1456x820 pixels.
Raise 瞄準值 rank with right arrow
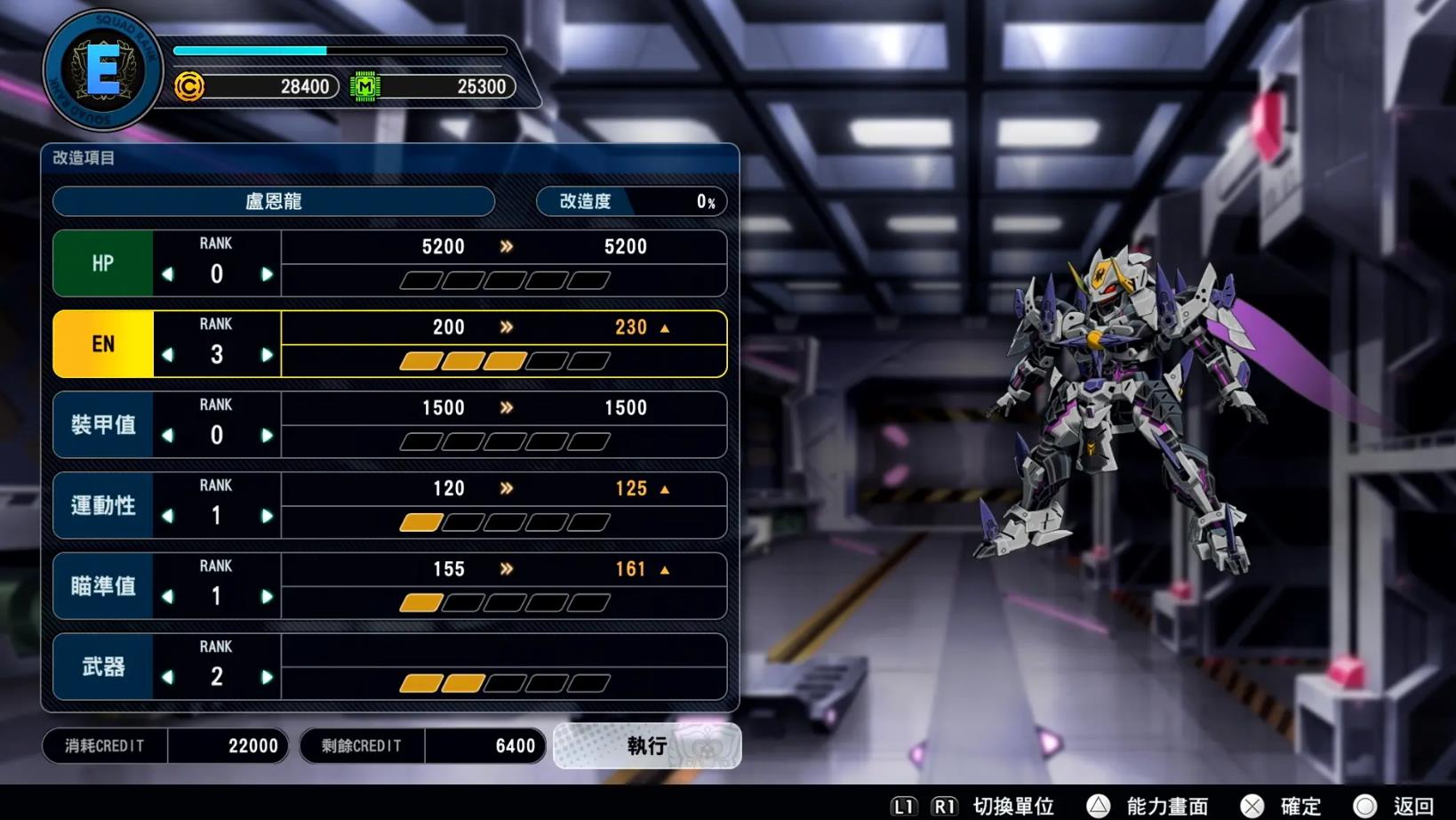(x=267, y=598)
